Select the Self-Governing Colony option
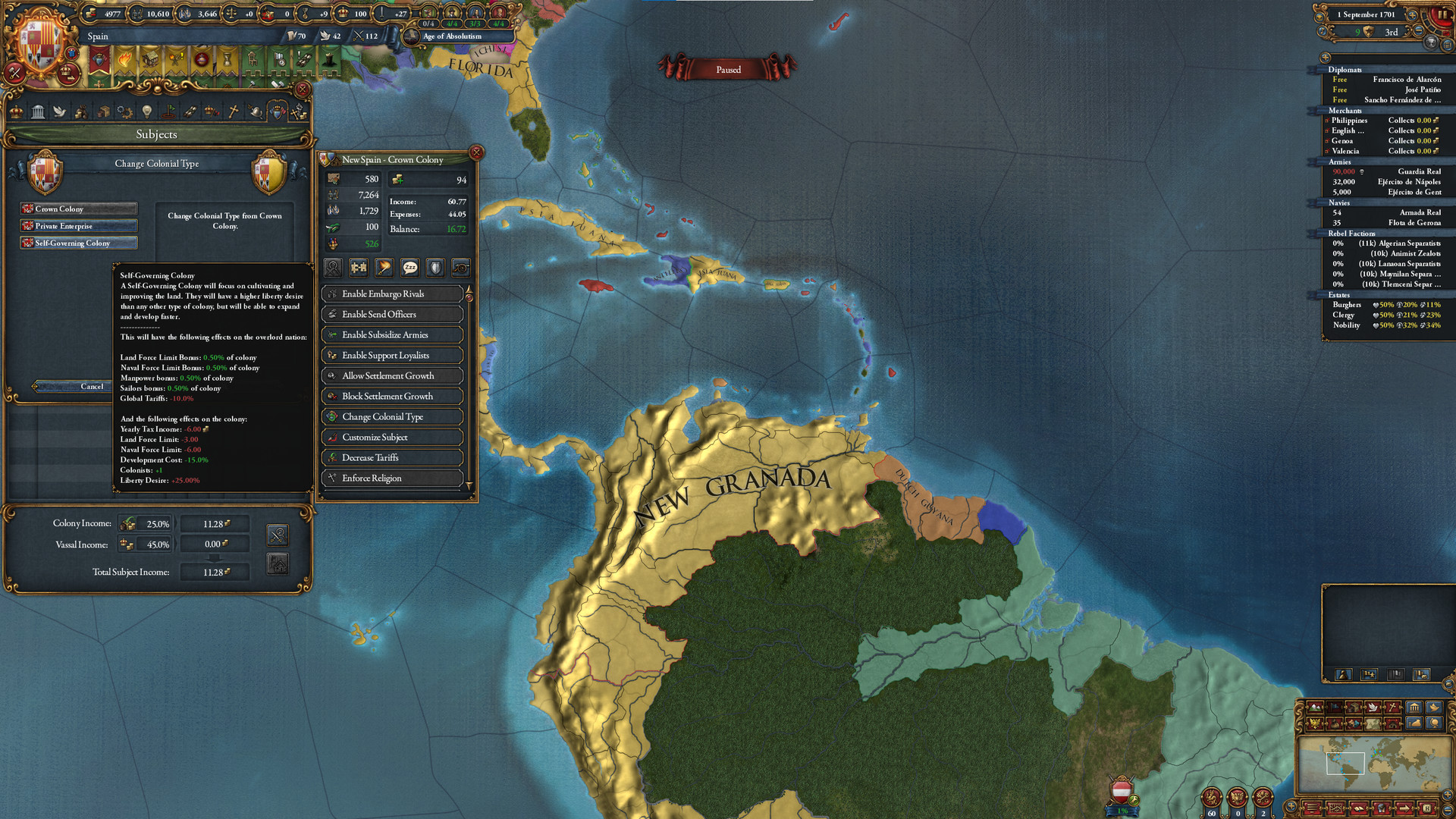 pyautogui.click(x=78, y=243)
